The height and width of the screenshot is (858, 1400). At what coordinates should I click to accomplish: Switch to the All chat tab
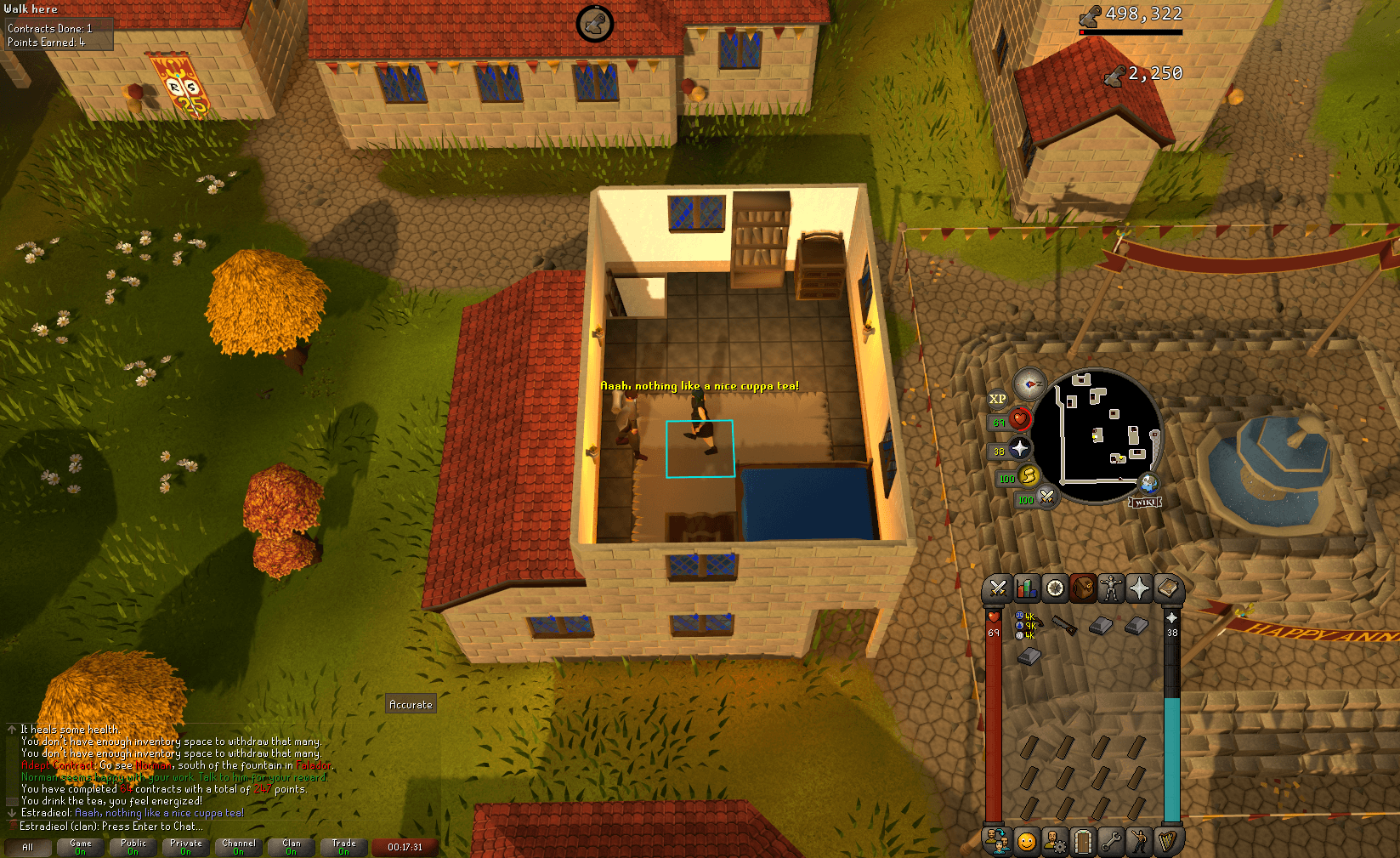pyautogui.click(x=30, y=847)
